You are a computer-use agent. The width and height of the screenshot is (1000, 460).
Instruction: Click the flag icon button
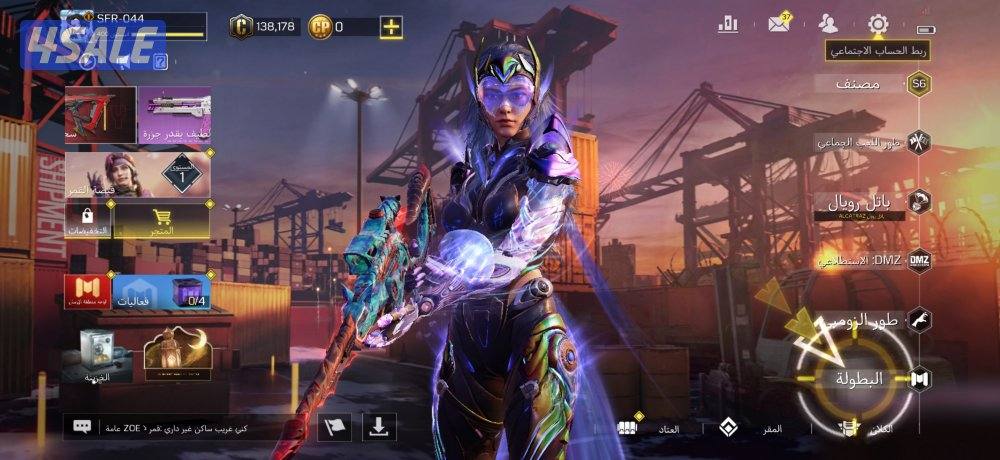tap(334, 427)
